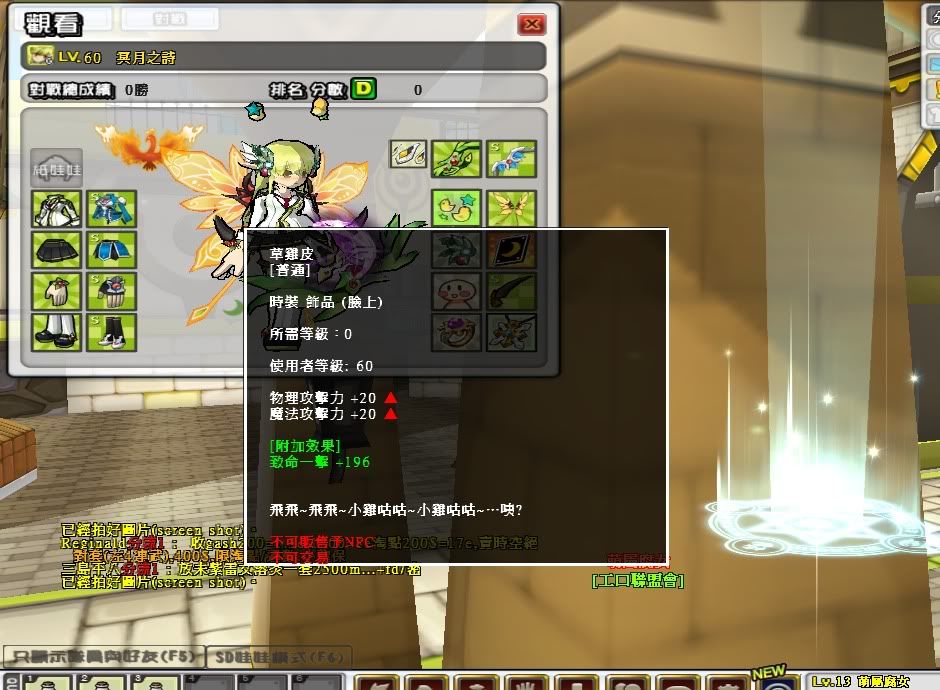The height and width of the screenshot is (690, 940).
Task: Select the orange fairy wings slot
Action: (511, 209)
